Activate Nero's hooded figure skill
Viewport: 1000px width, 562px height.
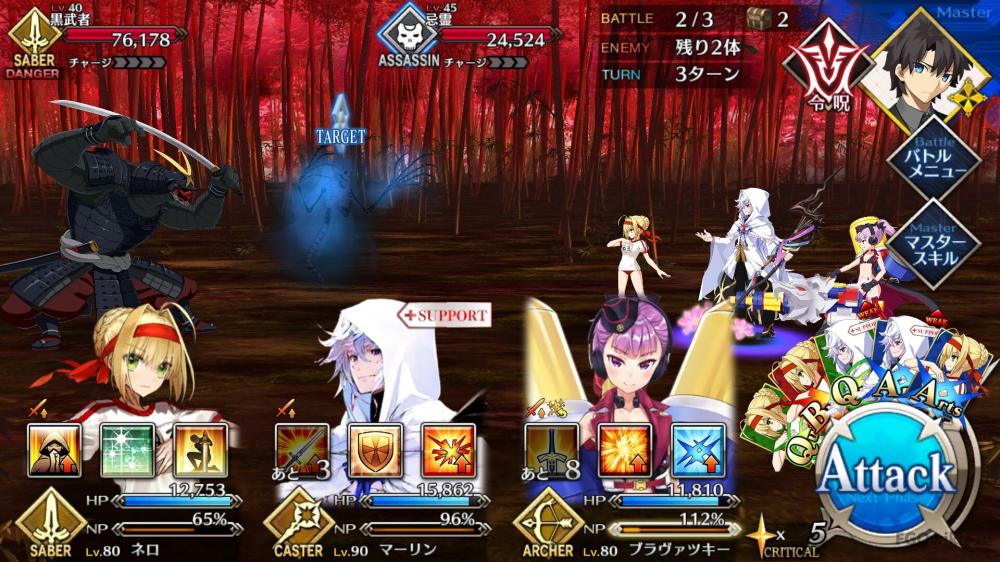53,450
